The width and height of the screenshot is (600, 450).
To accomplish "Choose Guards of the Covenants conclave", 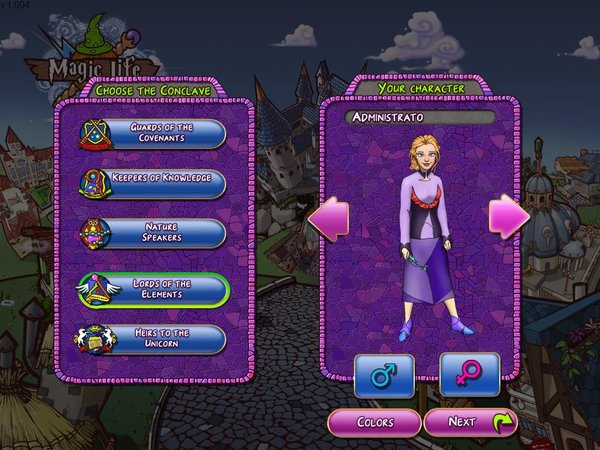I will click(x=160, y=133).
